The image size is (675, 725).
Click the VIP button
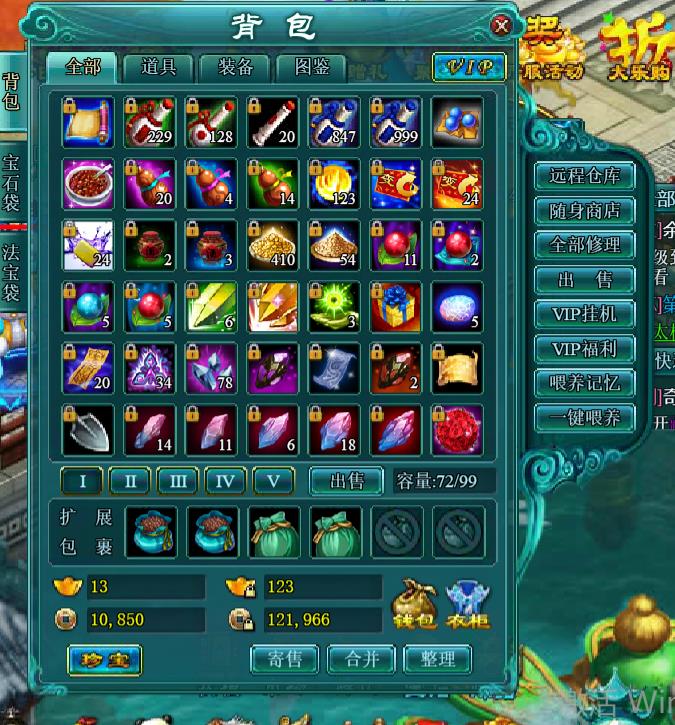click(469, 67)
